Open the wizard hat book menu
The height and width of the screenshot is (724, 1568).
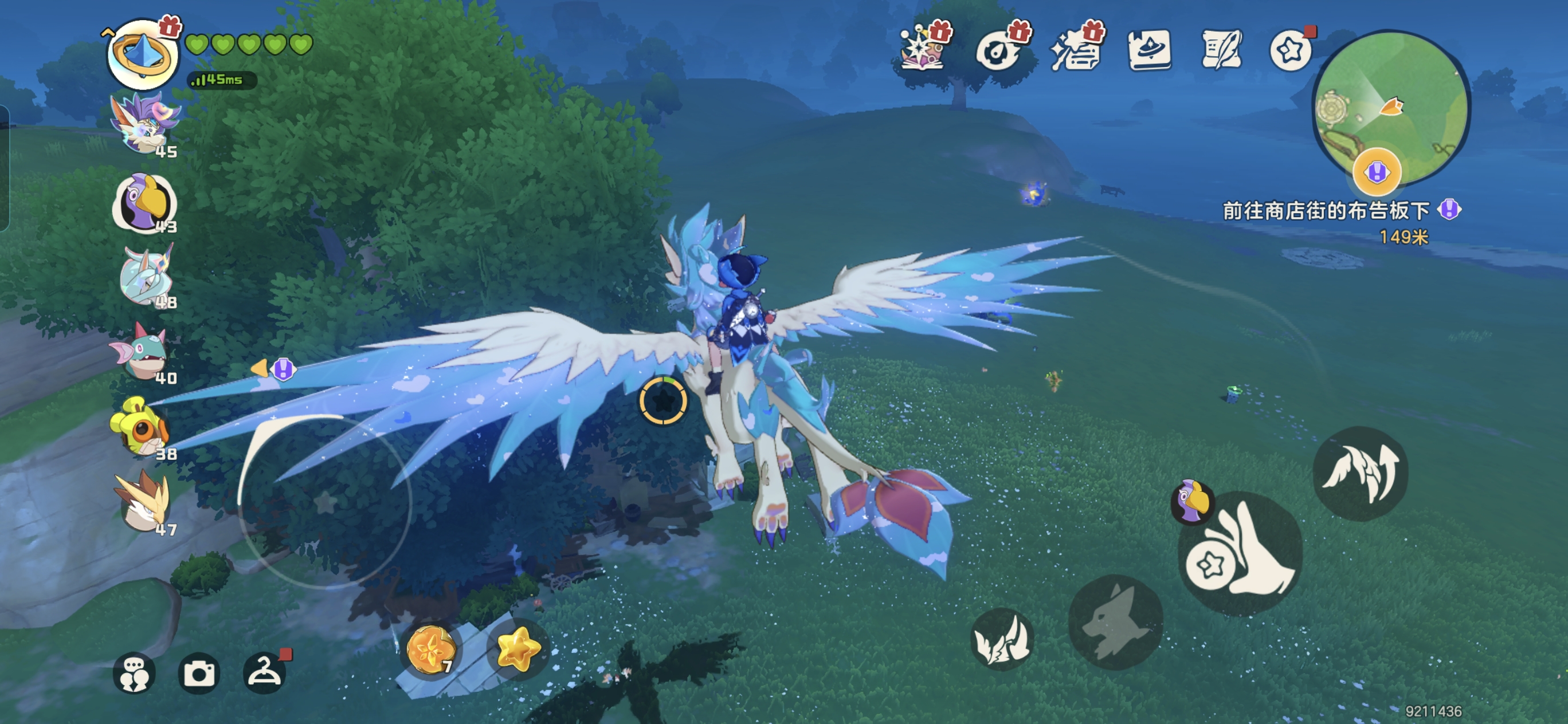pos(1148,50)
